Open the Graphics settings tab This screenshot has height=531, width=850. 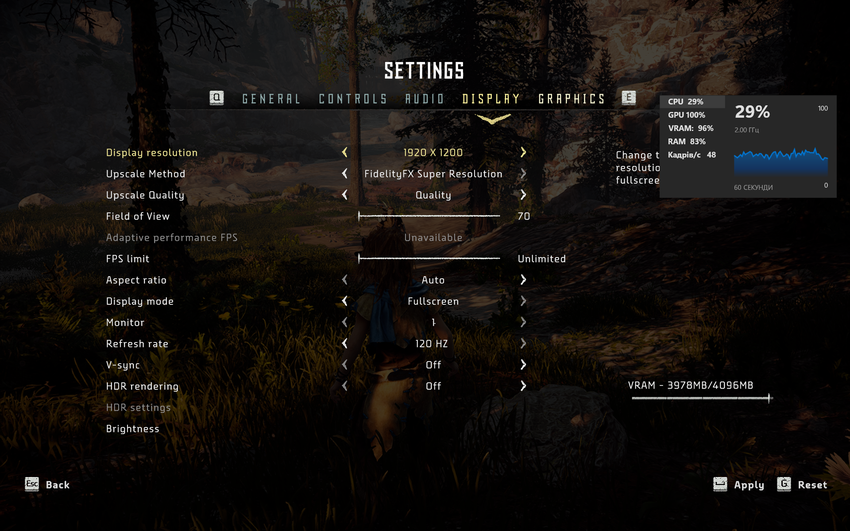tap(572, 99)
